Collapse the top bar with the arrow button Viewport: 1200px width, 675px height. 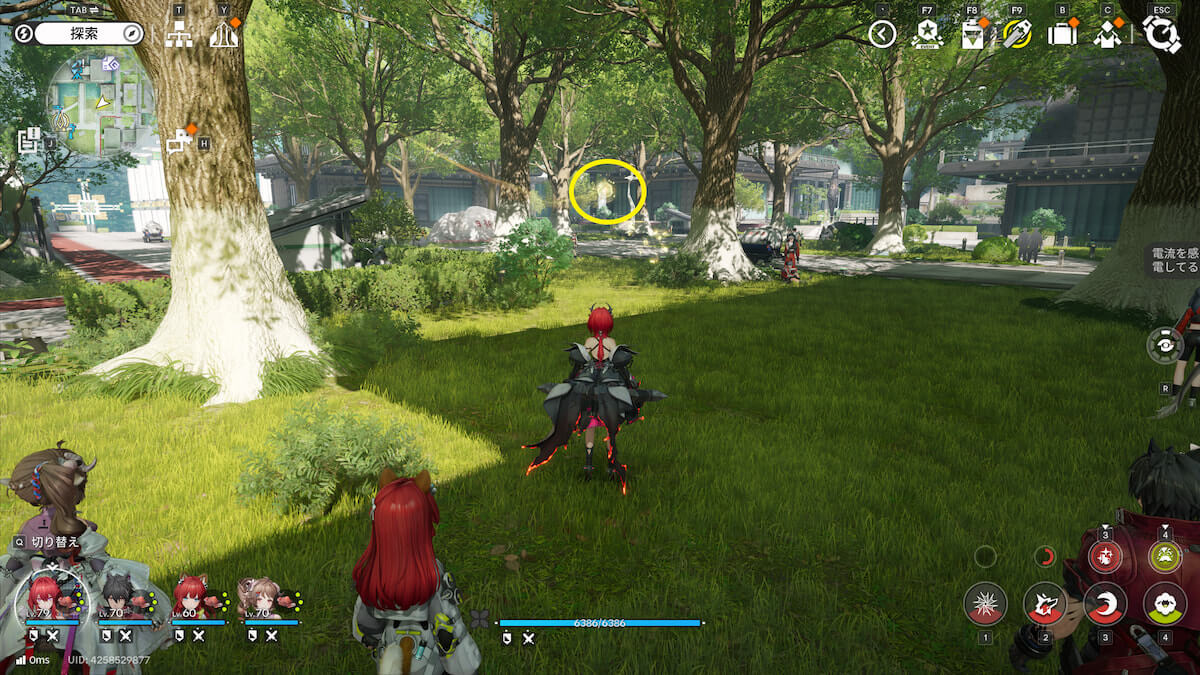coord(882,35)
